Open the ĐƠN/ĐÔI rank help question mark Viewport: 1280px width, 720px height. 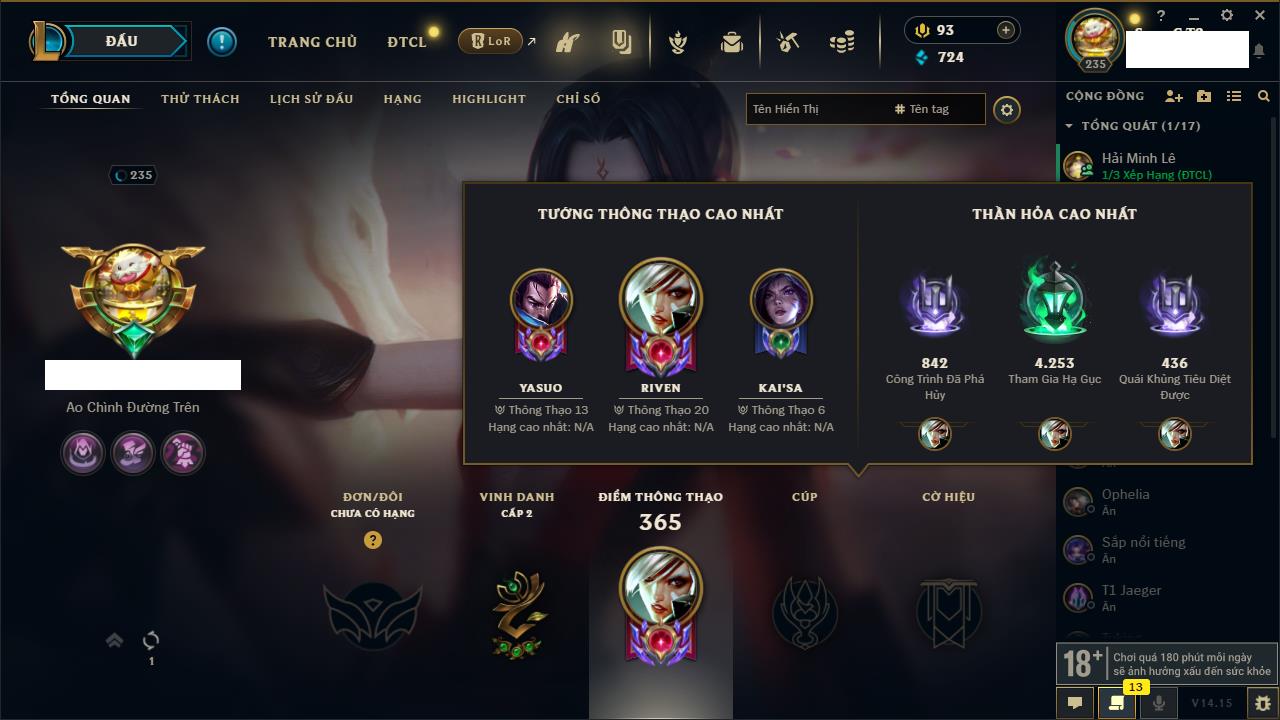click(x=373, y=540)
